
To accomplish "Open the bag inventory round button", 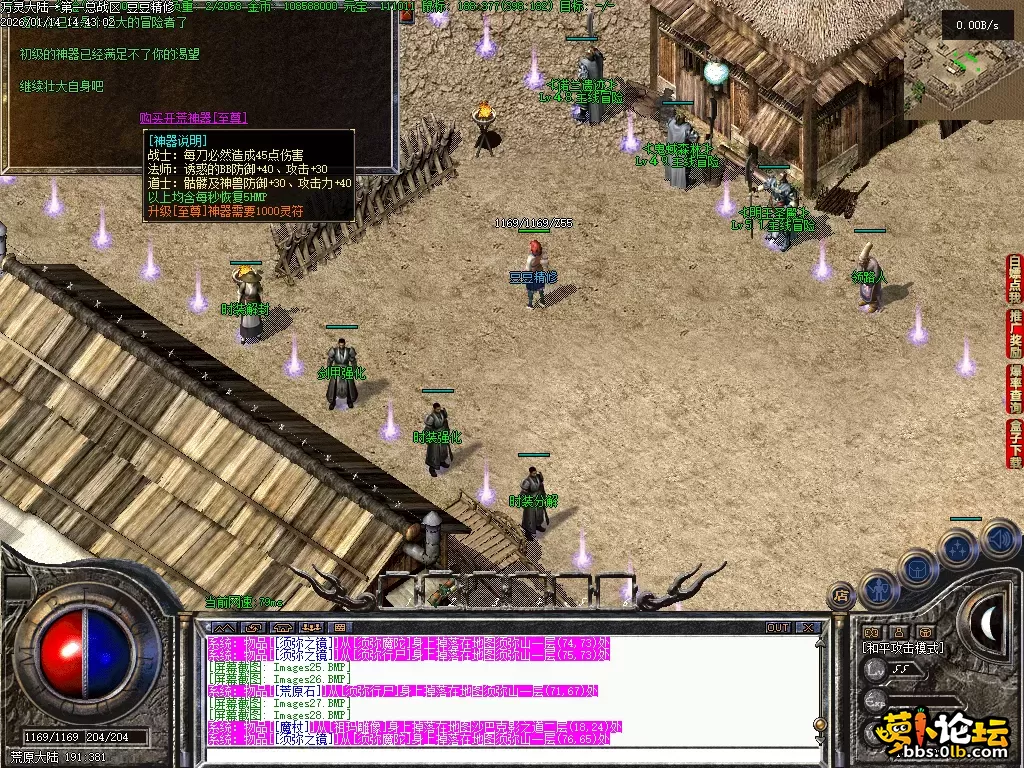I will (x=916, y=569).
